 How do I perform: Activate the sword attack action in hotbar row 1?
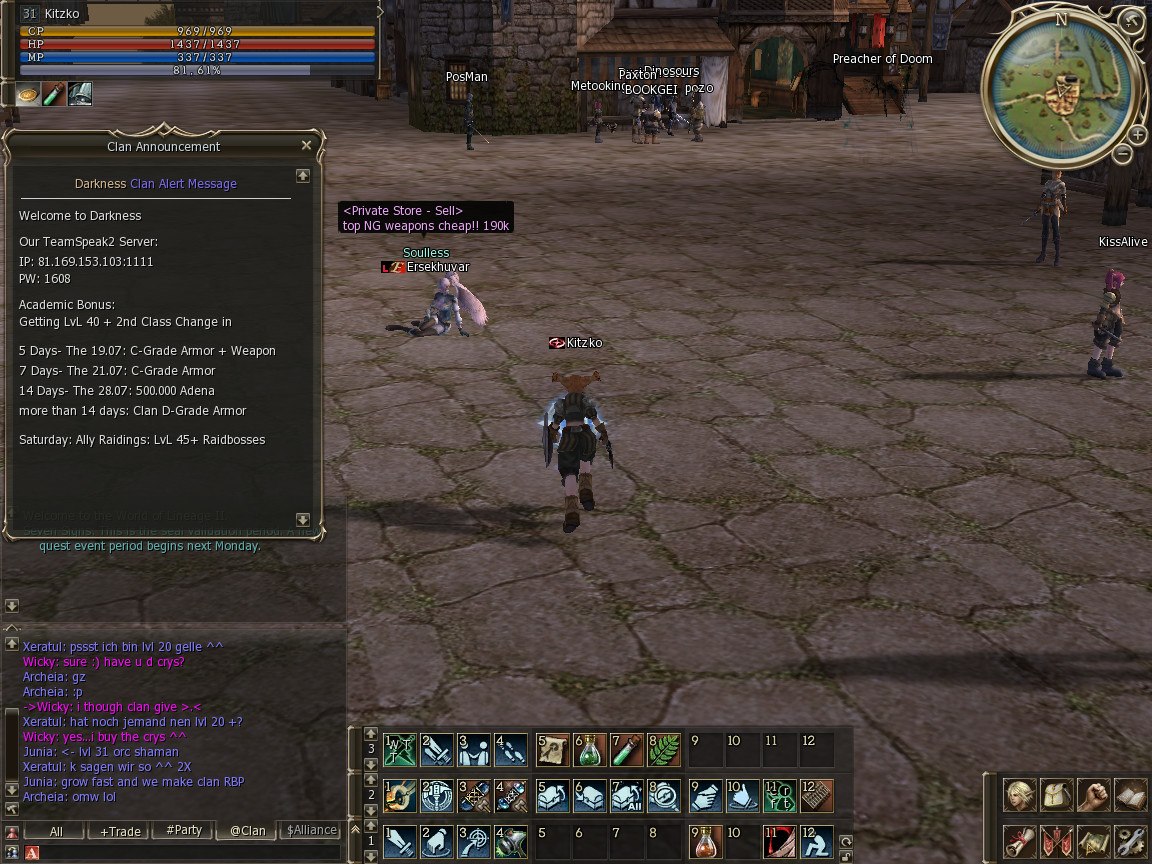coord(401,842)
